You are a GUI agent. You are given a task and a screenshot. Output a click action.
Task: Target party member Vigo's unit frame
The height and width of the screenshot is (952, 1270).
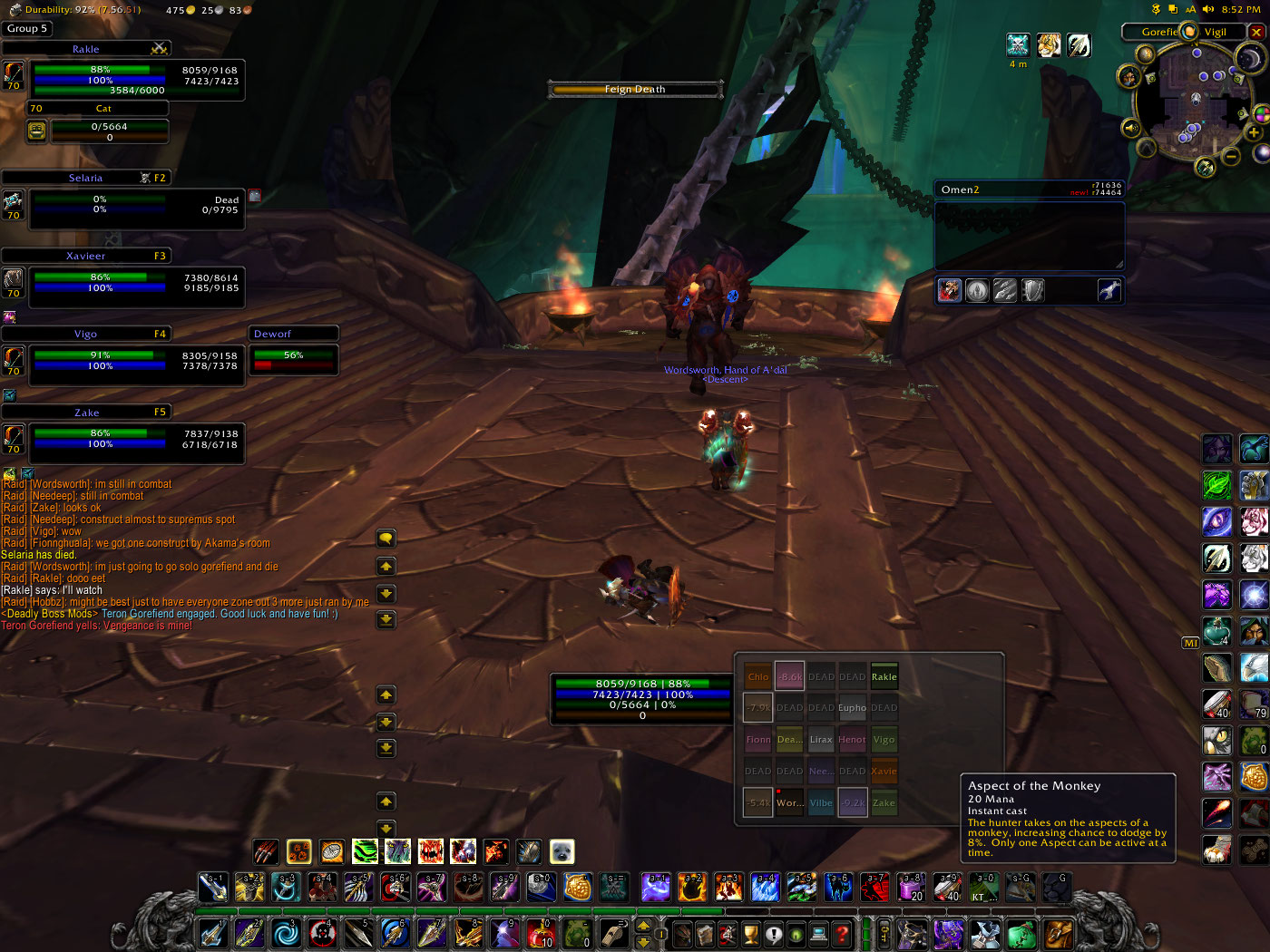[136, 361]
